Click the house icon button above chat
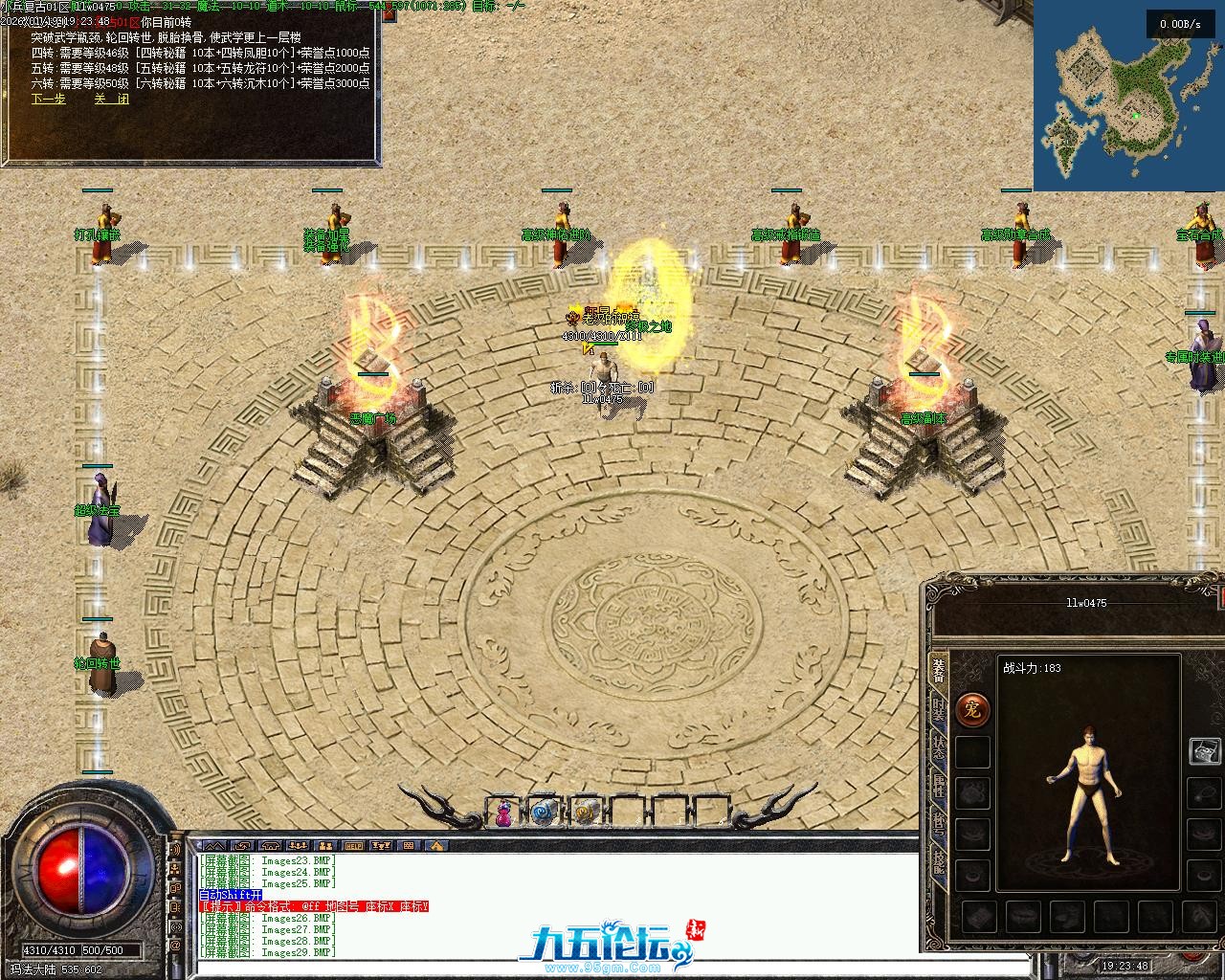The height and width of the screenshot is (980, 1225). pyautogui.click(x=435, y=846)
